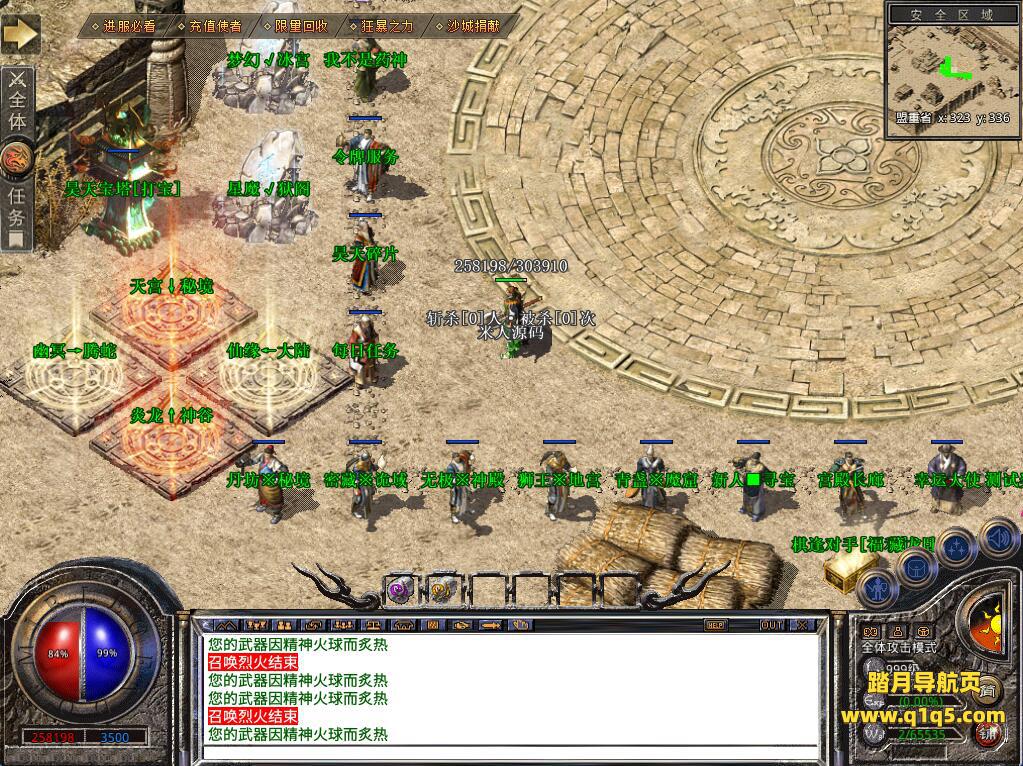Select the 充值使者 top menu entry
This screenshot has height=766, width=1023.
coord(208,26)
